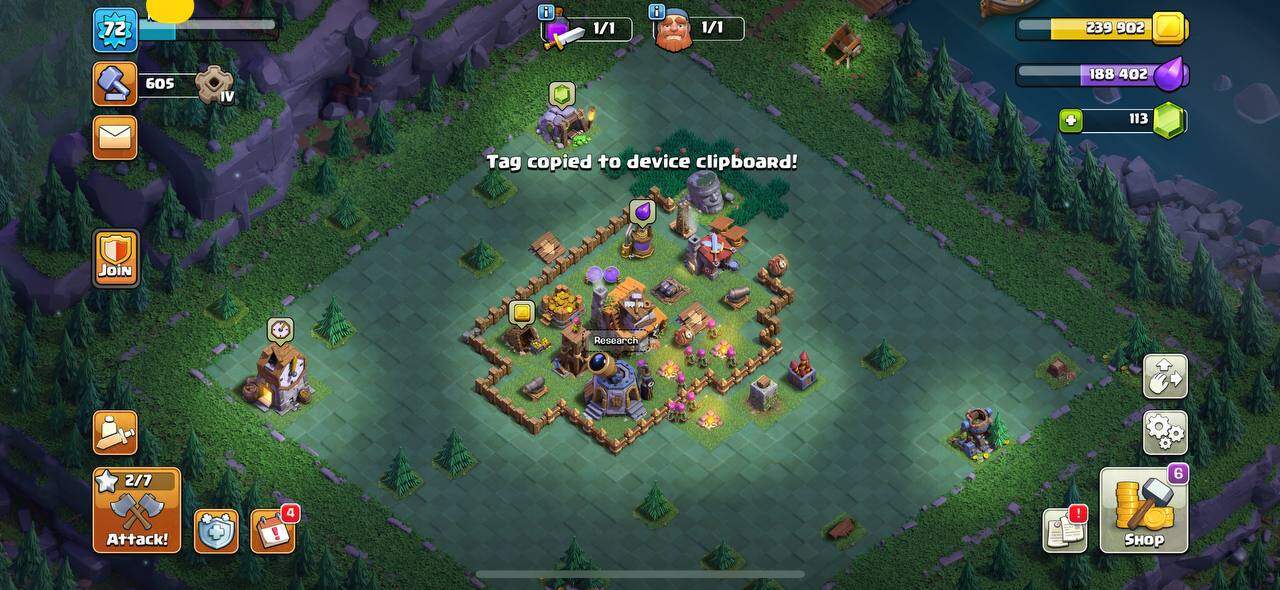Add gems with the green plus button
Screen dimensions: 1280x590
[x=1072, y=121]
